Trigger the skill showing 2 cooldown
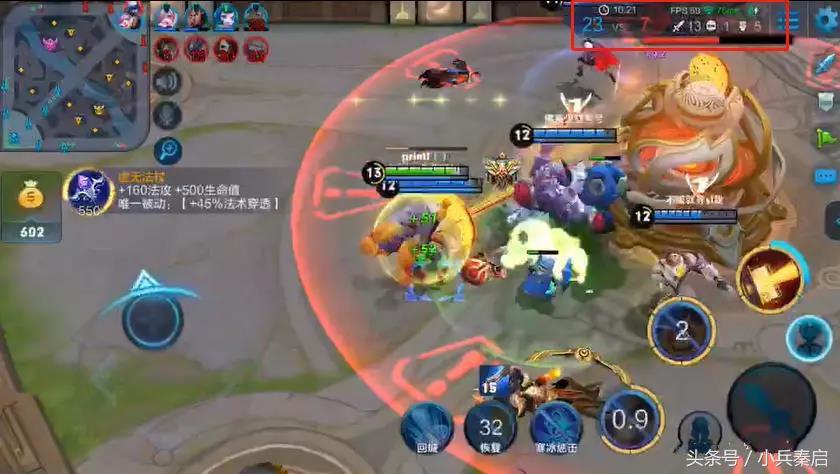This screenshot has width=840, height=474. click(682, 331)
